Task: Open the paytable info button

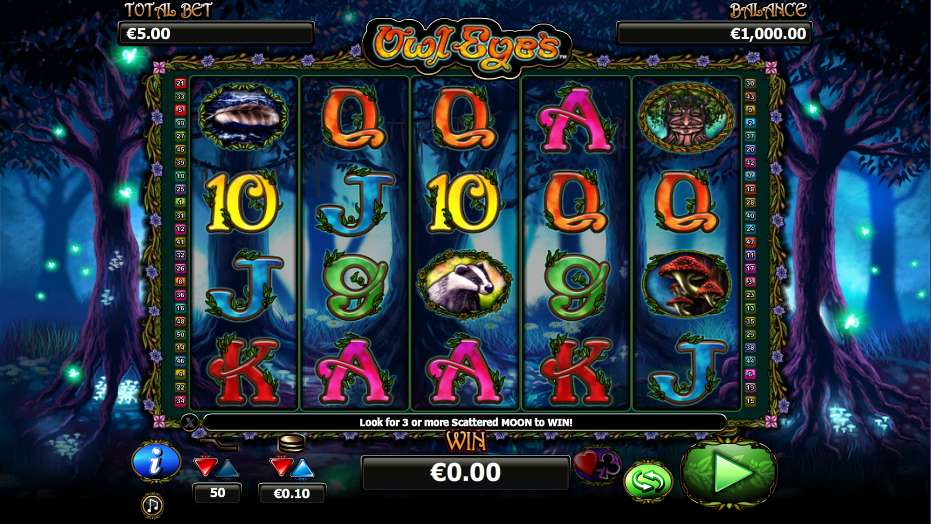Action: coord(155,461)
